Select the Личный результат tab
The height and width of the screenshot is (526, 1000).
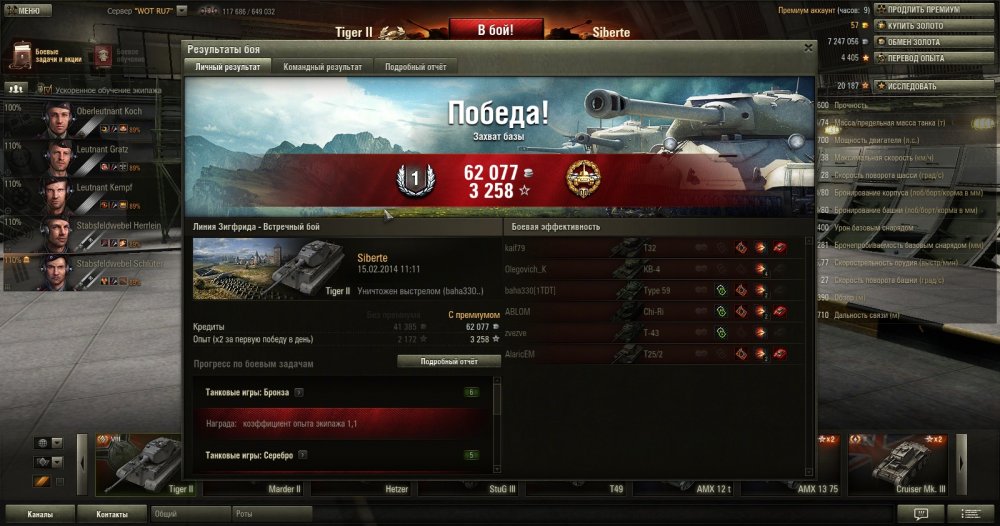pyautogui.click(x=228, y=66)
